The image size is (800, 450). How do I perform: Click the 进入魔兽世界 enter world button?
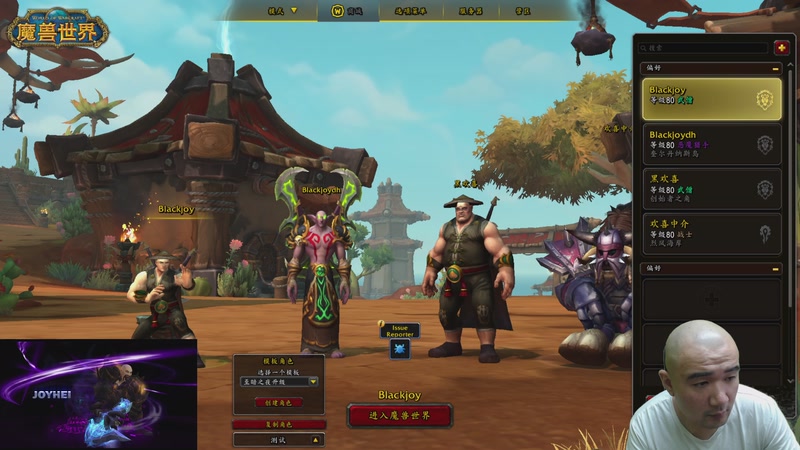(400, 415)
